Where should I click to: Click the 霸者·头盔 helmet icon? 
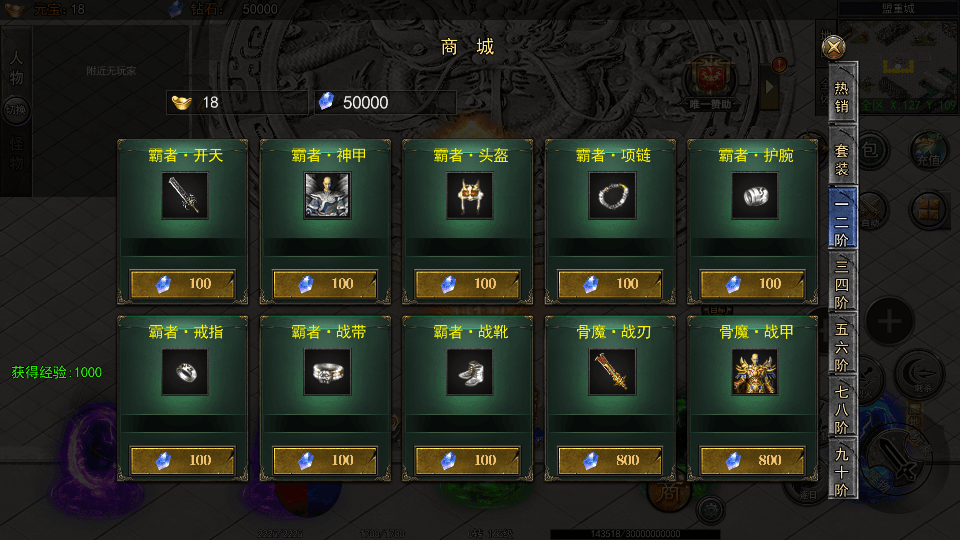467,196
